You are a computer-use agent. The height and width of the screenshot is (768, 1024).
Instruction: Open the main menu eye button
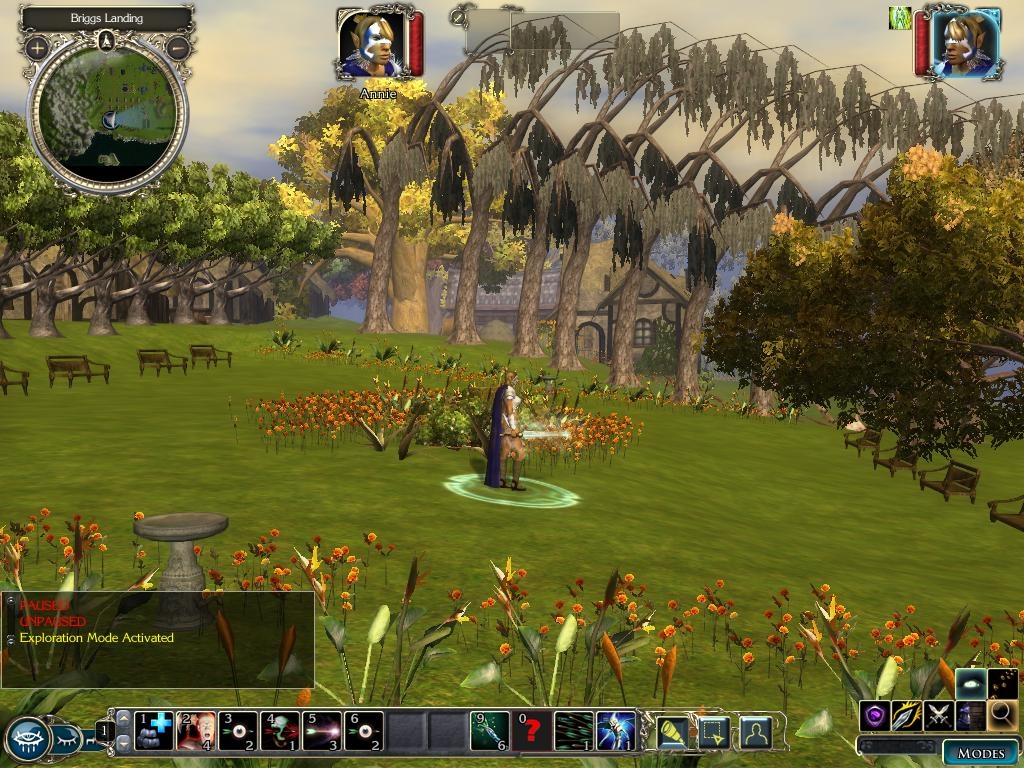(27, 739)
